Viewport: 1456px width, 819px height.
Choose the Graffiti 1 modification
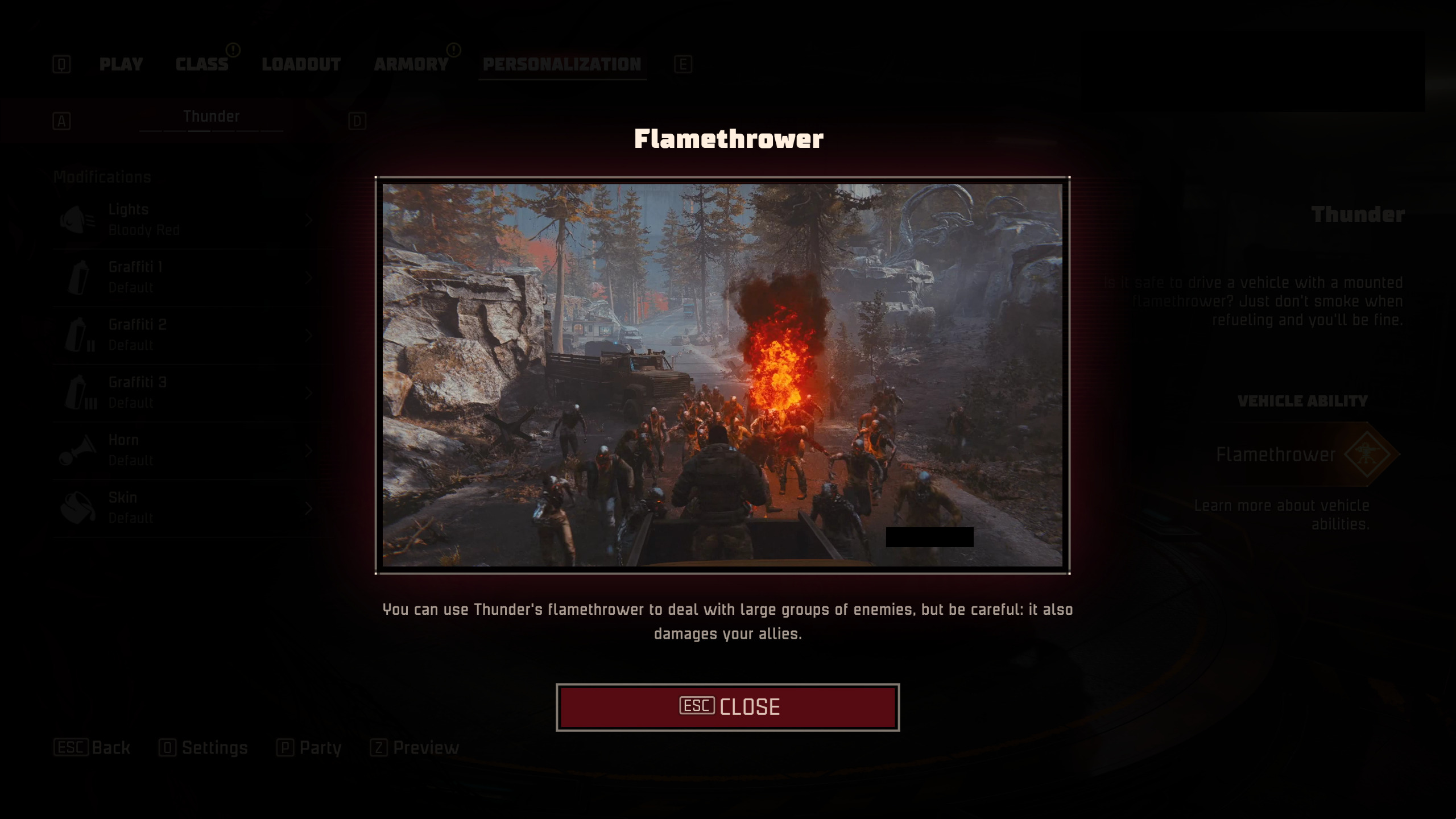188,278
